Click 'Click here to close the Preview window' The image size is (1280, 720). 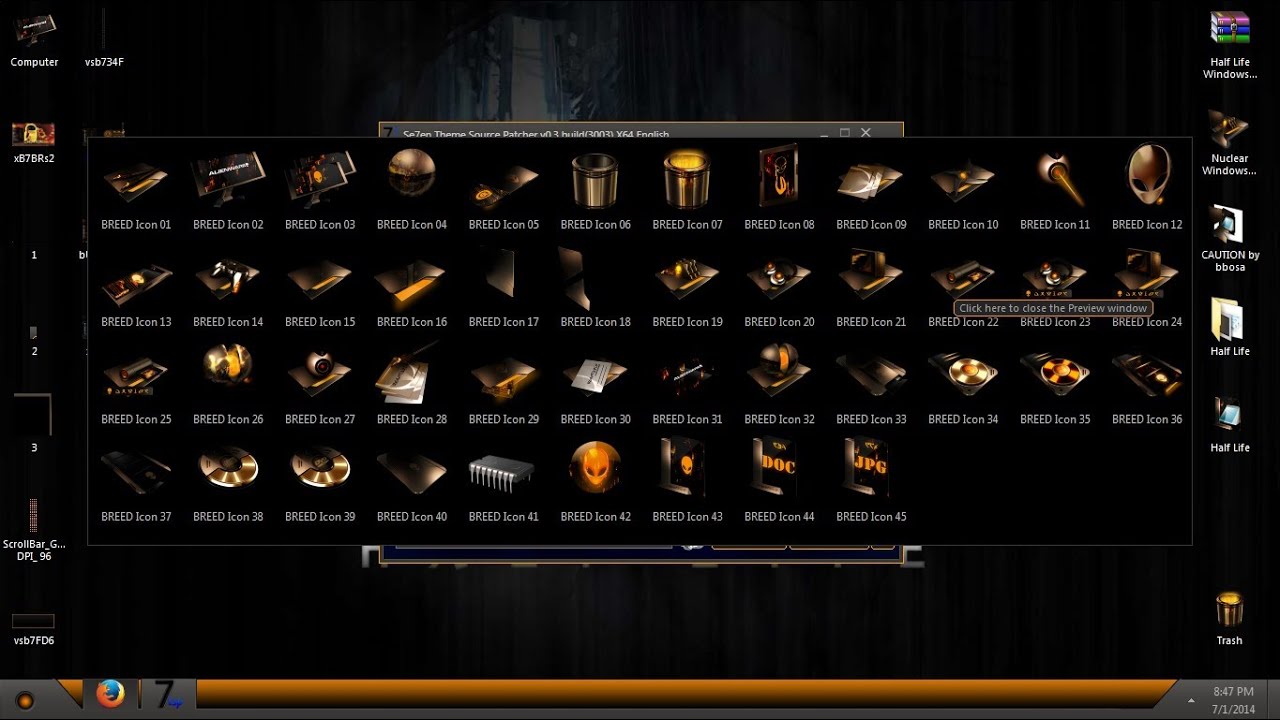tap(1051, 308)
